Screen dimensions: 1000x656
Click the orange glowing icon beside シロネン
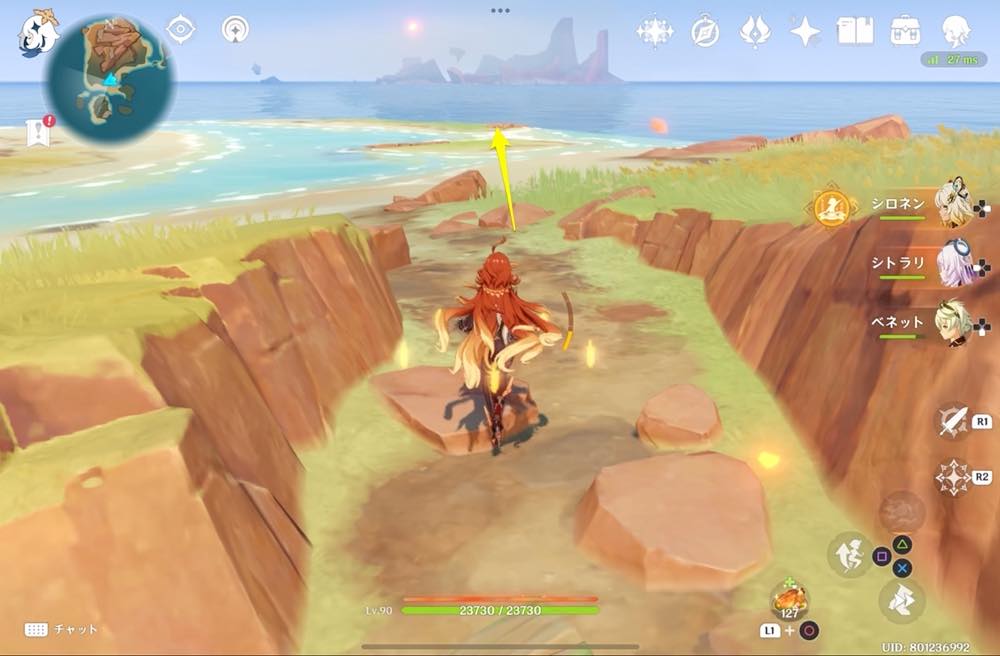coord(831,208)
